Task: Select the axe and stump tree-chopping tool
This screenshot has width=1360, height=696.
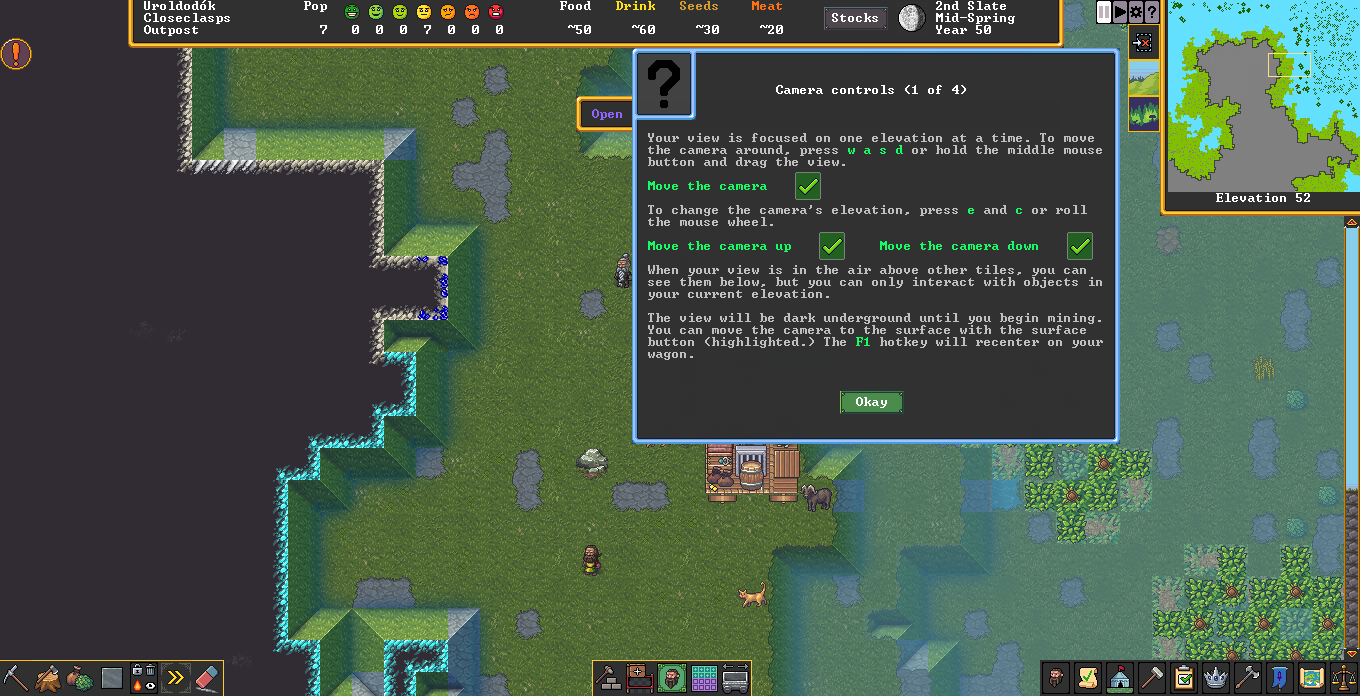Action: pyautogui.click(x=48, y=679)
